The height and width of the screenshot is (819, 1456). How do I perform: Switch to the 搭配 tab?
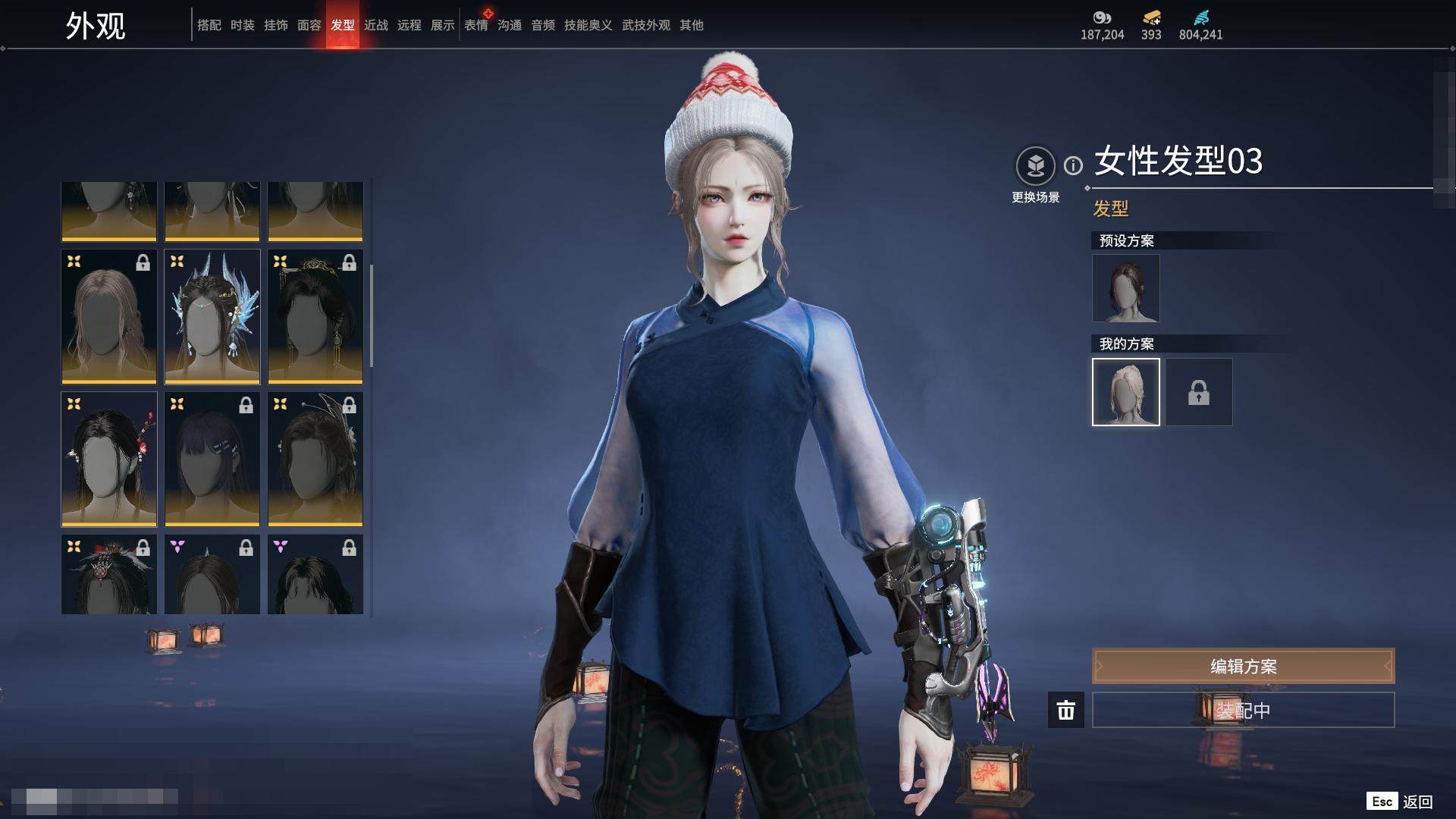209,25
